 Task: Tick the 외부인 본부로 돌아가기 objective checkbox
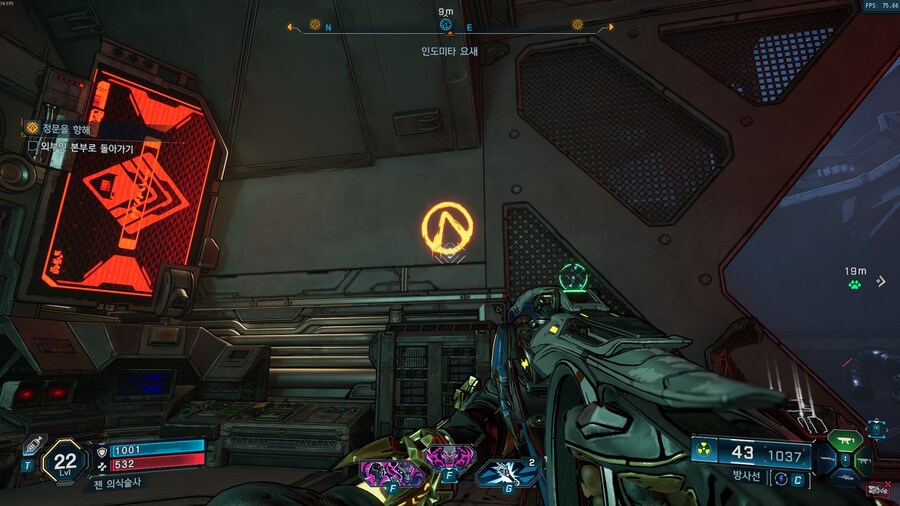[x=33, y=146]
